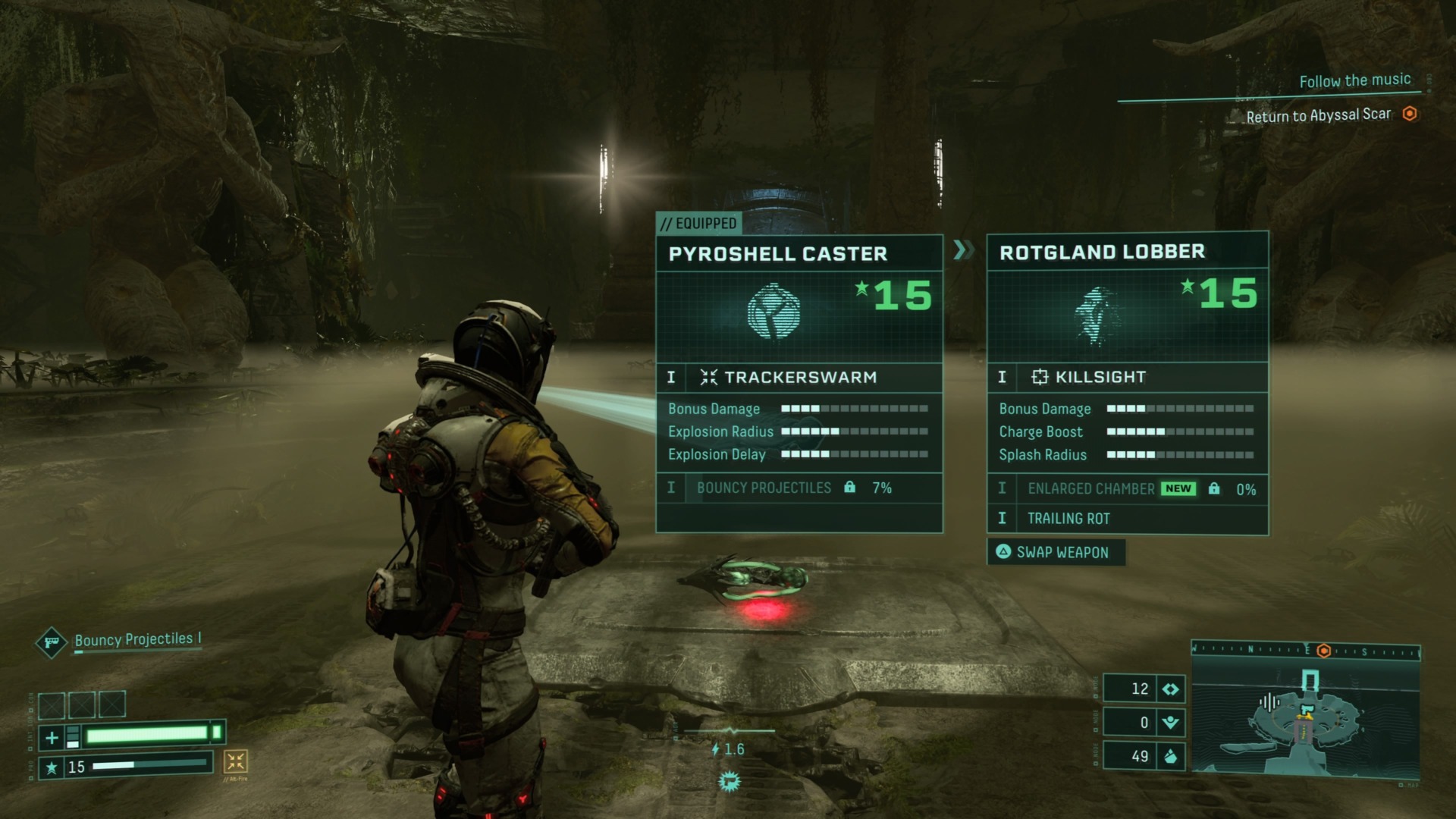
Task: Click the Trackerswarm trait icon
Action: coord(708,376)
